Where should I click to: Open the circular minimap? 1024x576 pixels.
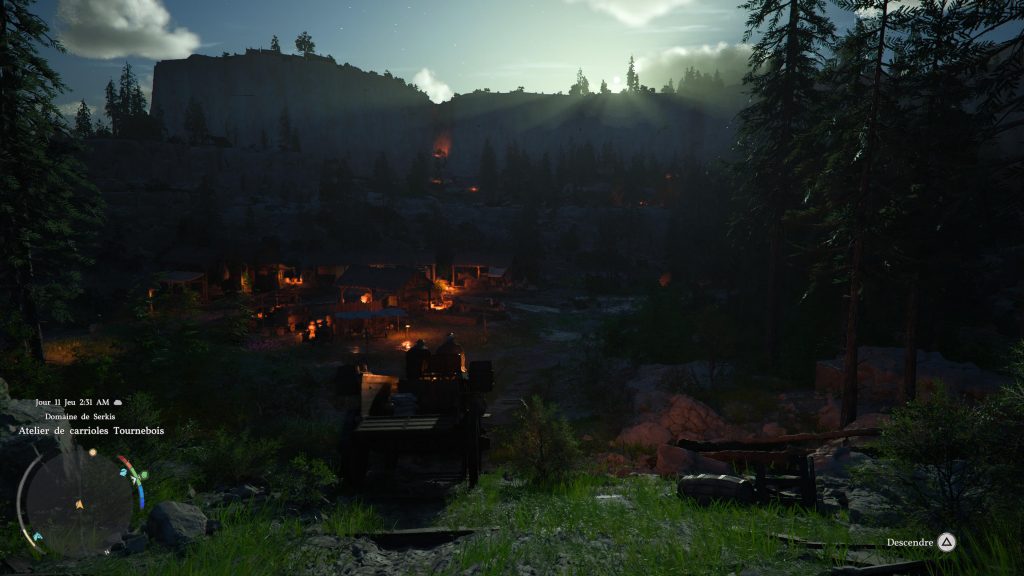pos(78,502)
